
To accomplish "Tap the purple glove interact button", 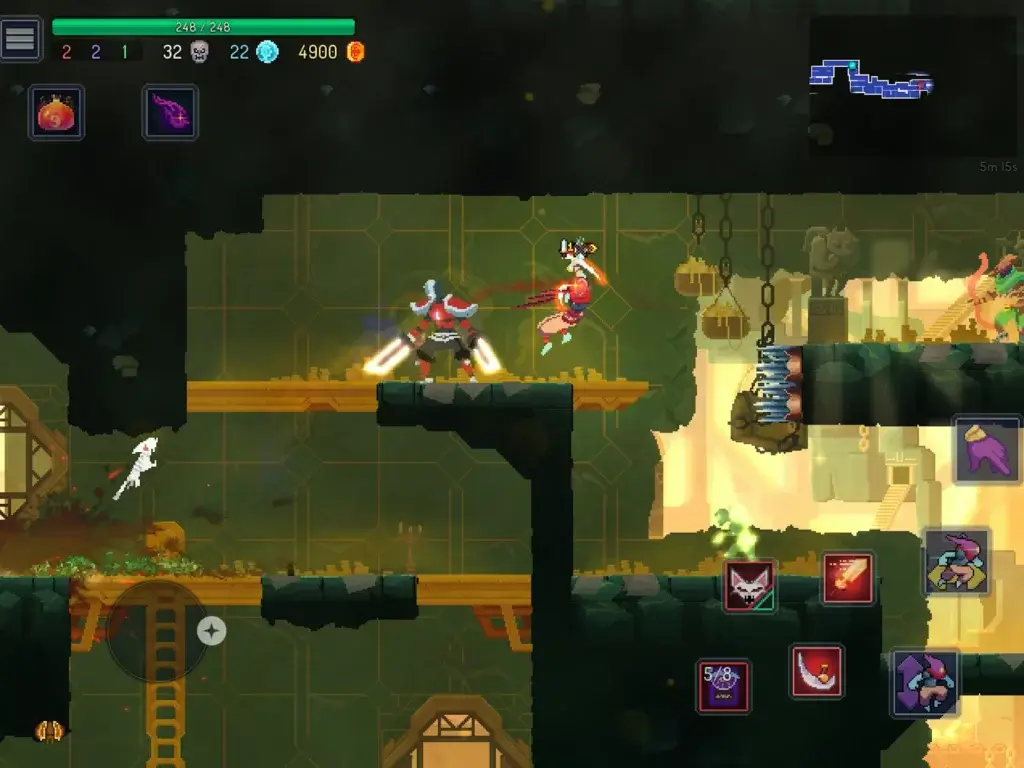I will 987,451.
